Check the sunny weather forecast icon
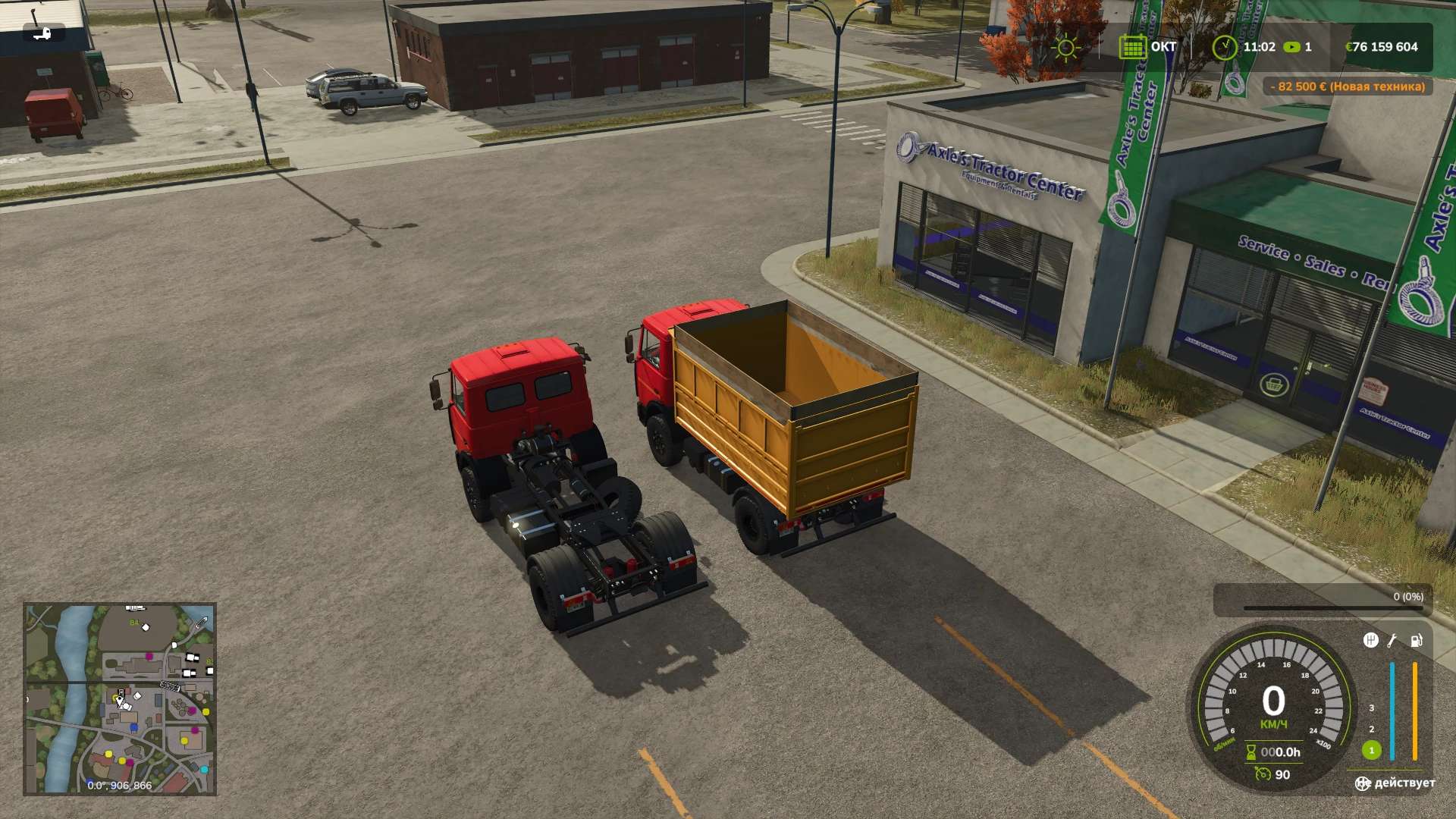 tap(1066, 48)
